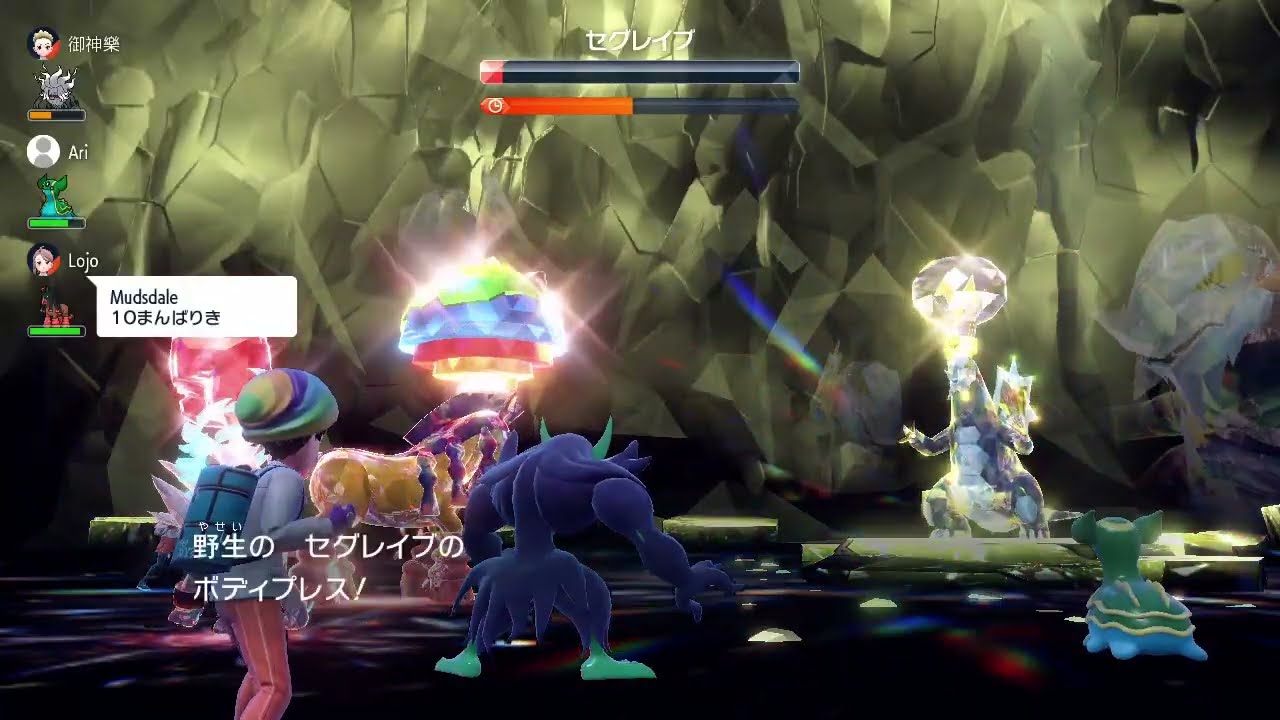
Task: Select the 御神樂 player avatar
Action: tap(44, 44)
